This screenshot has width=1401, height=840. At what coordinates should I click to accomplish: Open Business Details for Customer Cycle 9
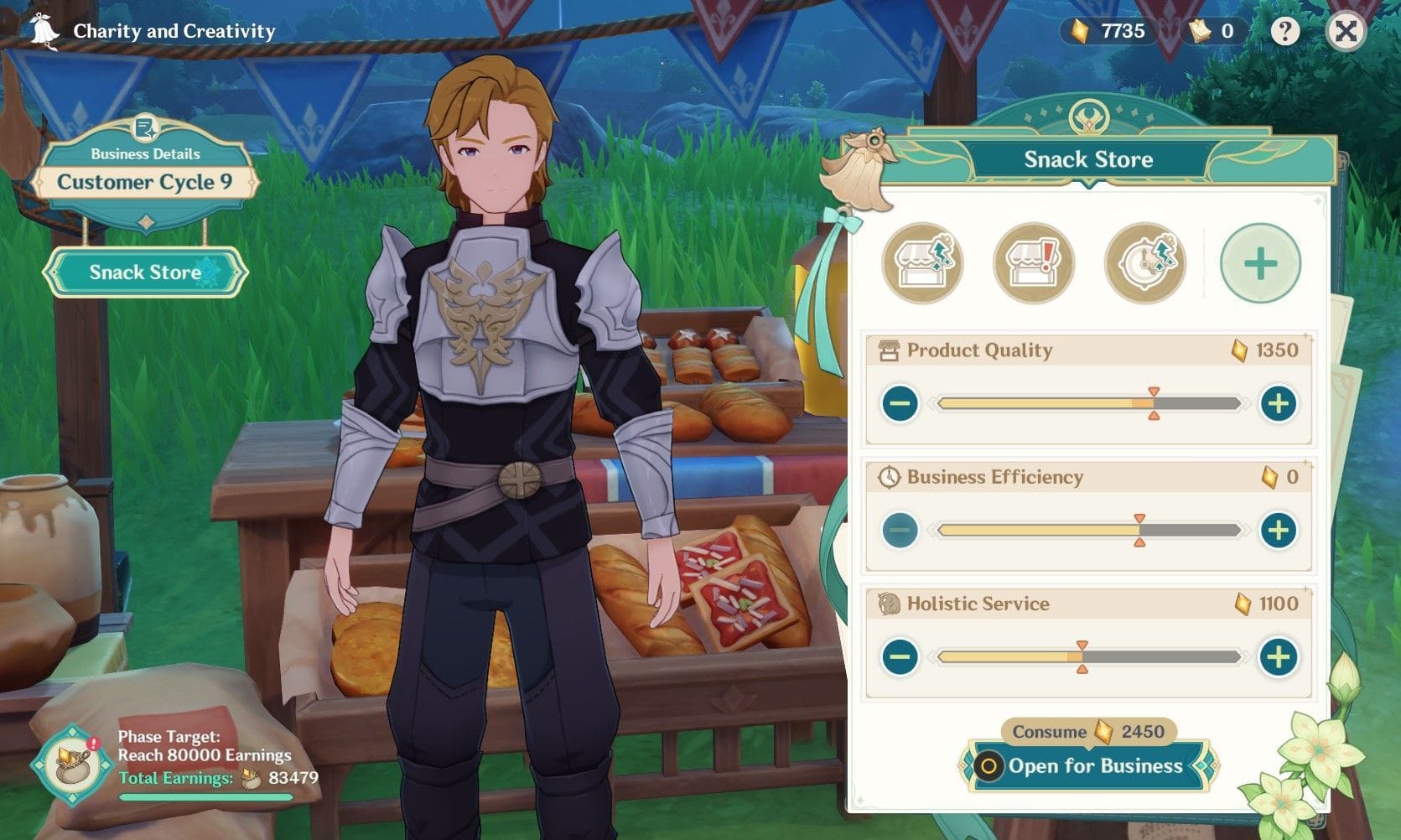[145, 171]
